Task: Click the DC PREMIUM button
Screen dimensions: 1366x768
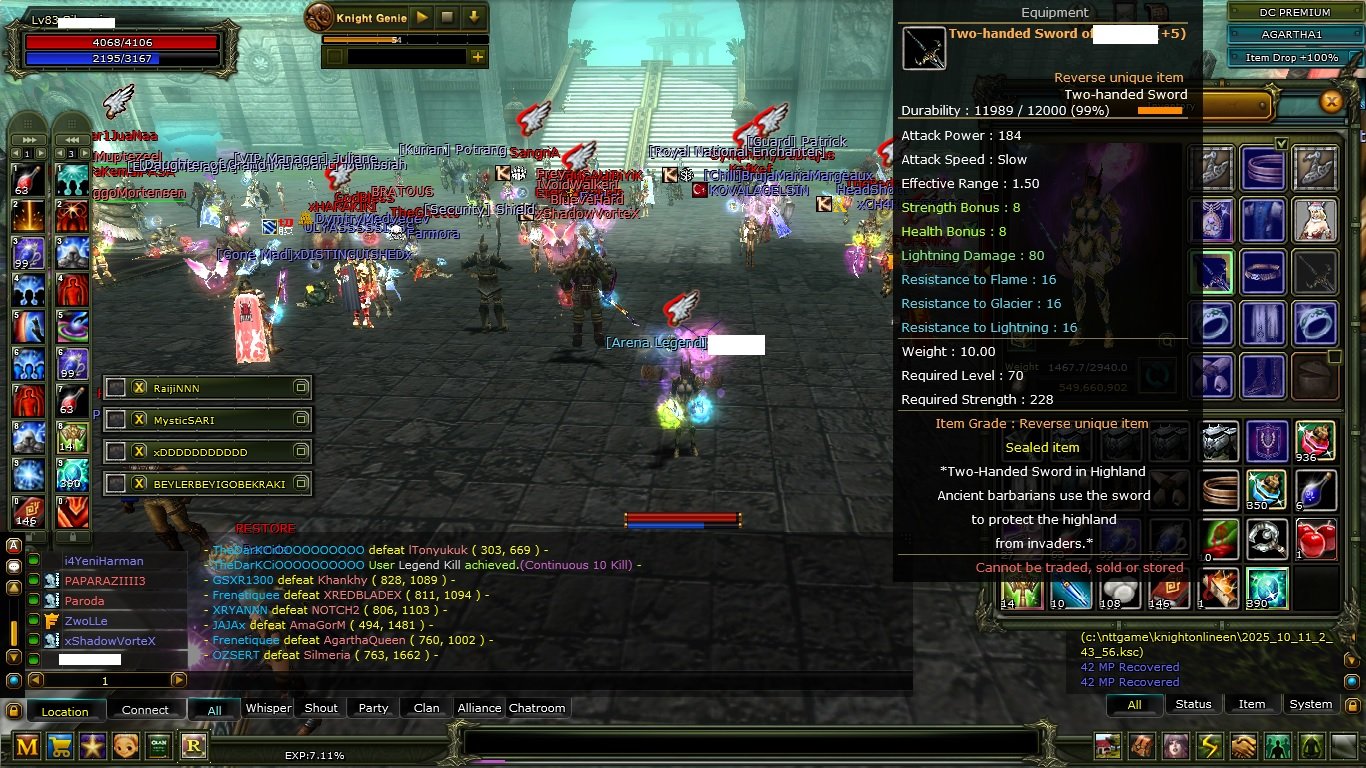Action: point(1293,12)
